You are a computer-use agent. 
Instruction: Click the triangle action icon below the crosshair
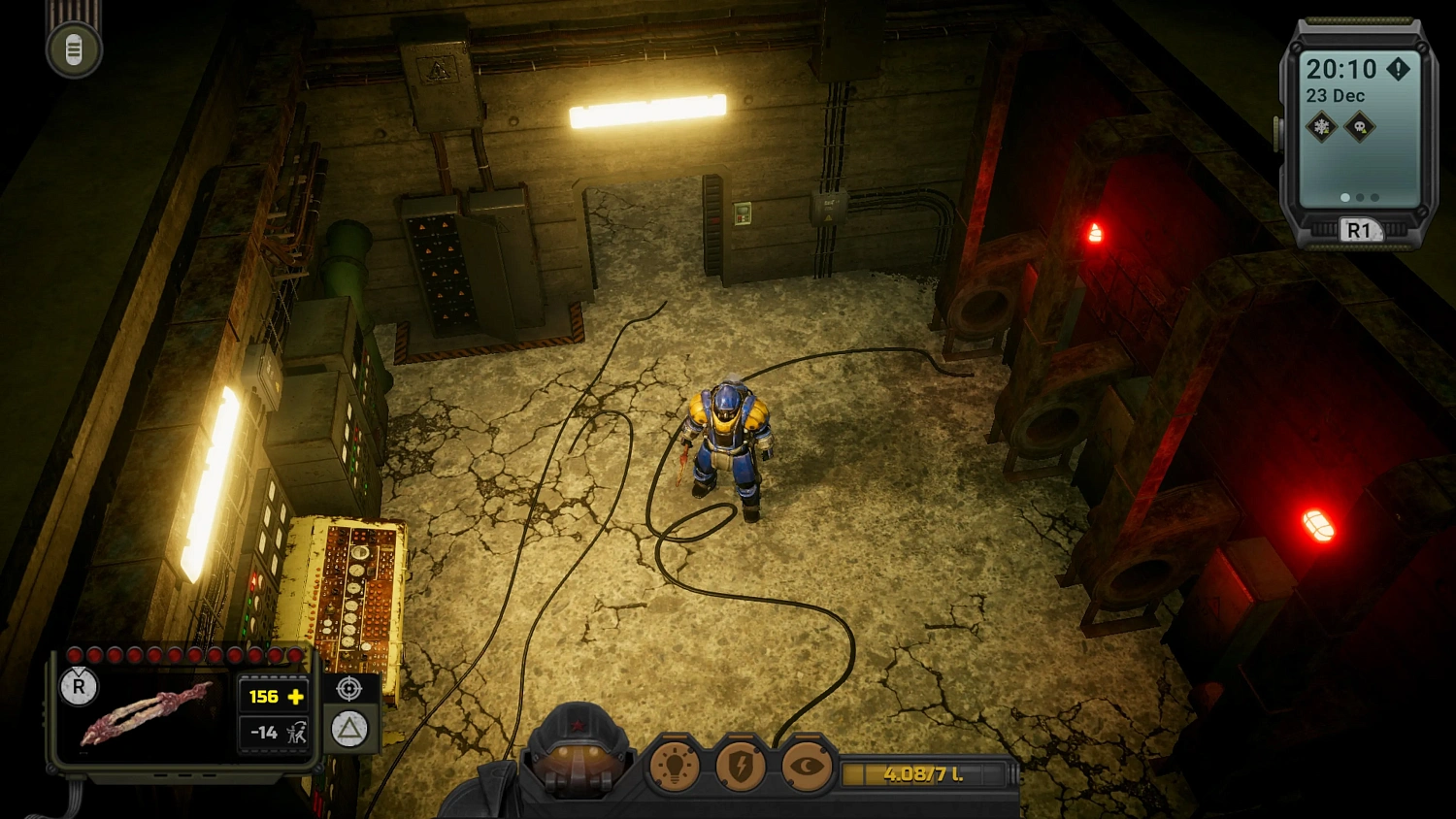pos(347,727)
